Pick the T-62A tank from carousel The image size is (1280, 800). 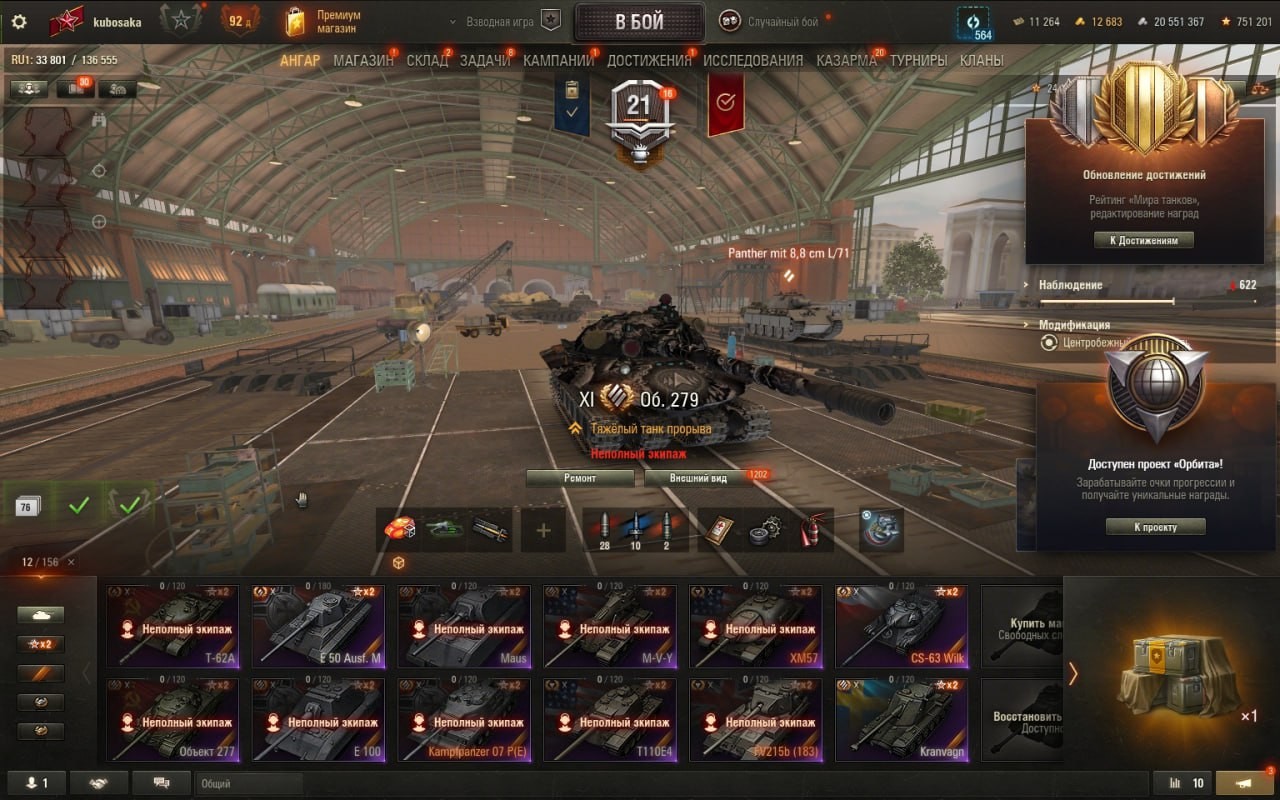pyautogui.click(x=173, y=626)
